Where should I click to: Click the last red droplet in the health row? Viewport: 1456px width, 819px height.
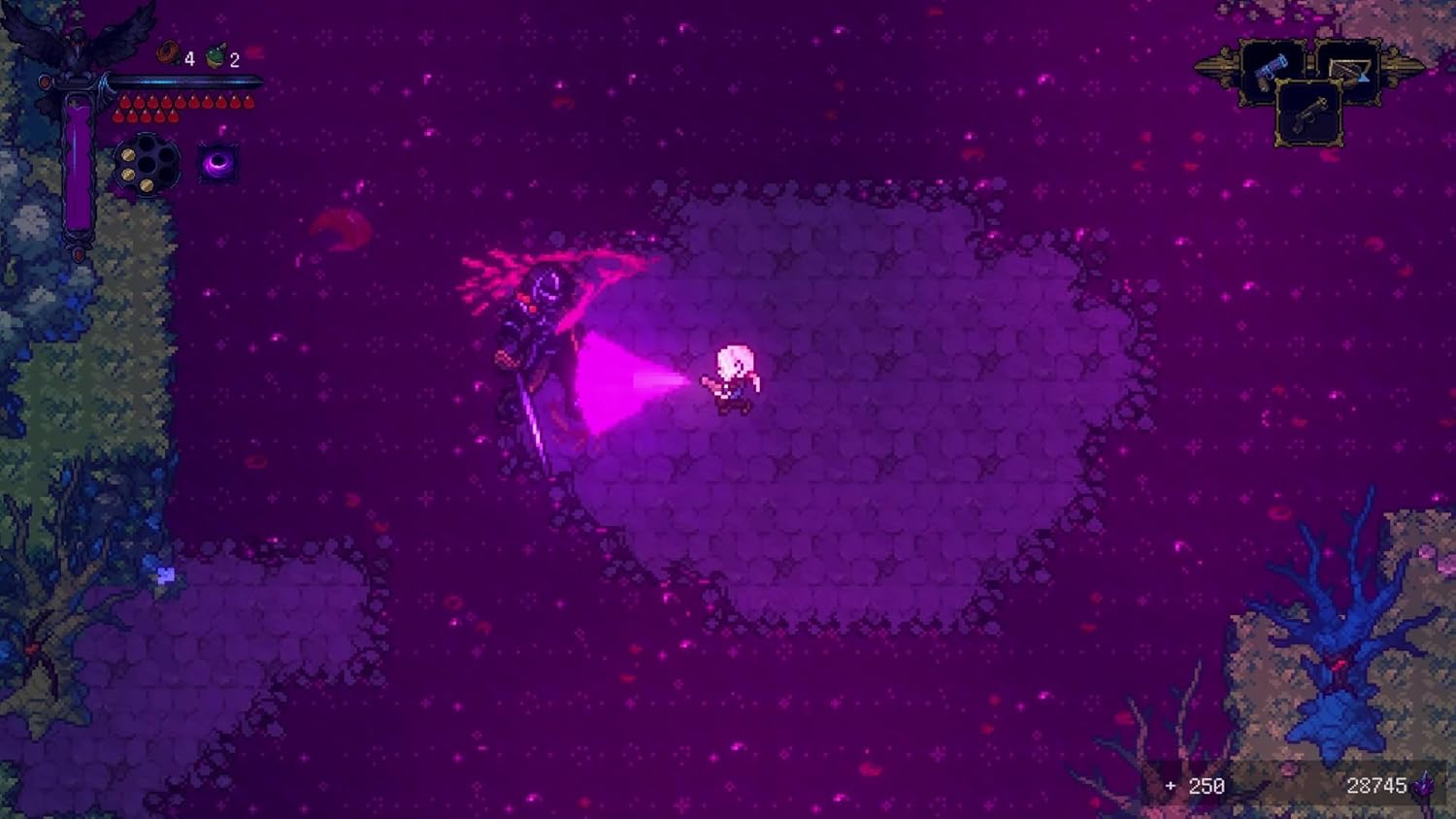(247, 100)
